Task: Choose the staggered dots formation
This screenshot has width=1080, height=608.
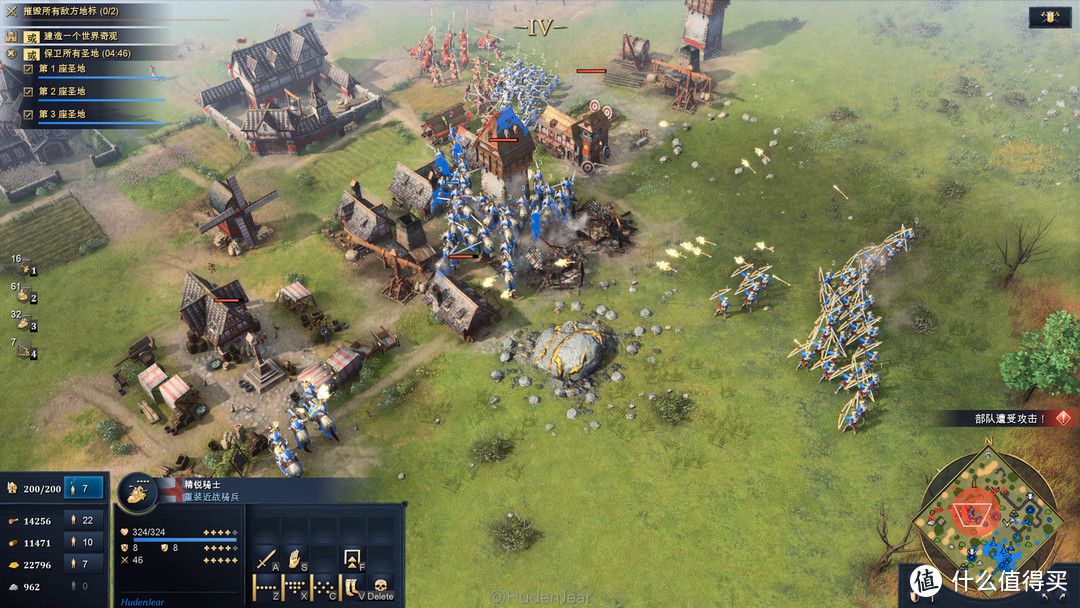Action: pos(324,587)
